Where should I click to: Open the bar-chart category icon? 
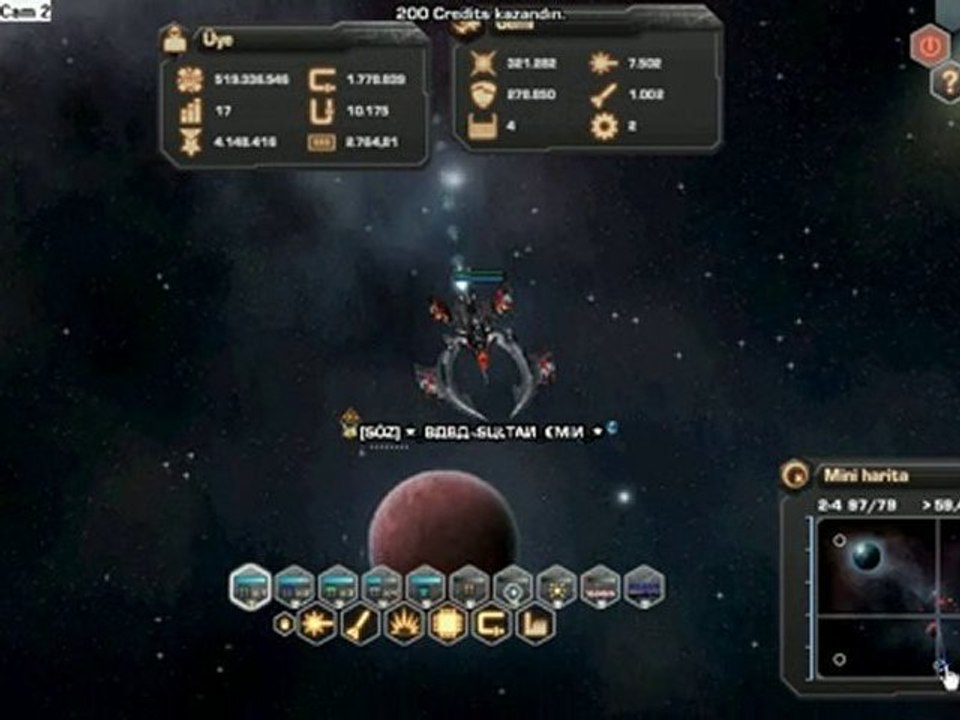[x=536, y=625]
